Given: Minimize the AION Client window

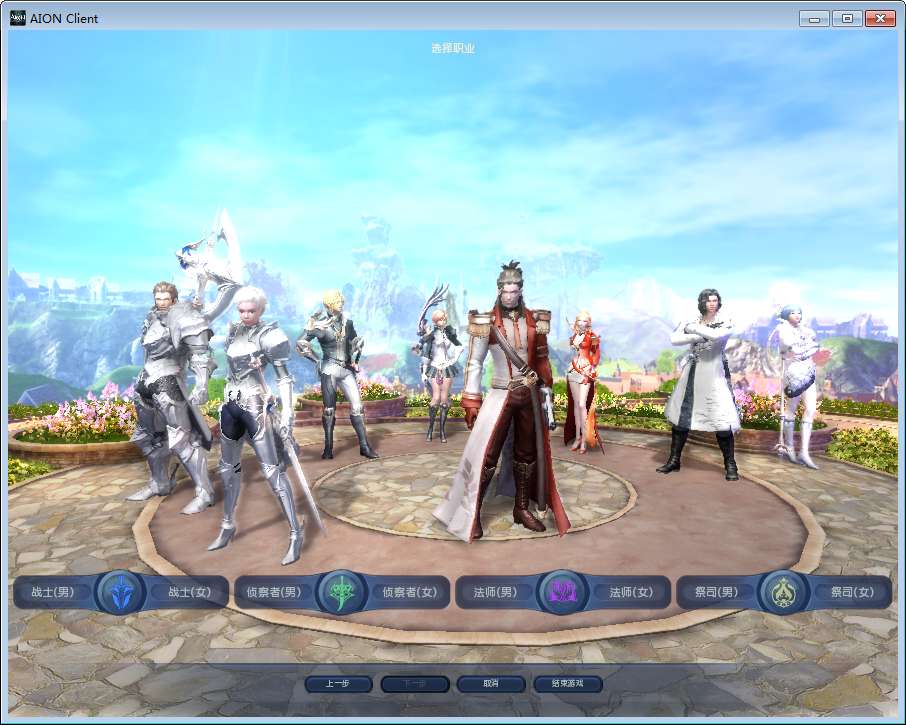Looking at the screenshot, I should 814,18.
